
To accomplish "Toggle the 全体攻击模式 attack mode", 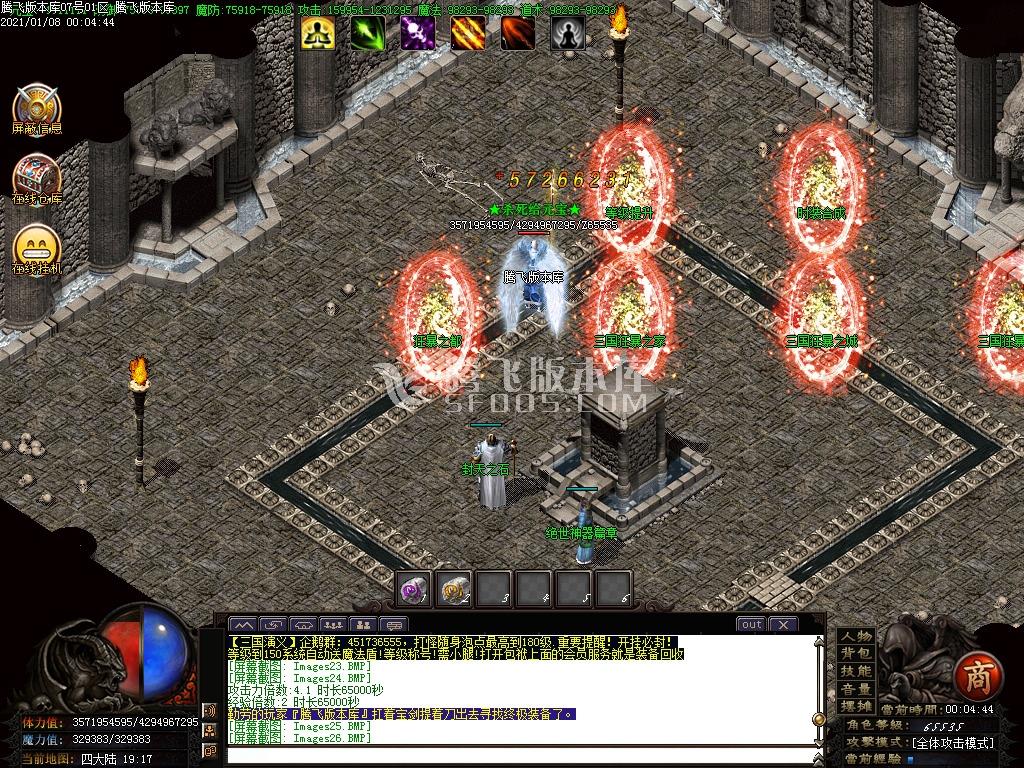I will (x=952, y=743).
